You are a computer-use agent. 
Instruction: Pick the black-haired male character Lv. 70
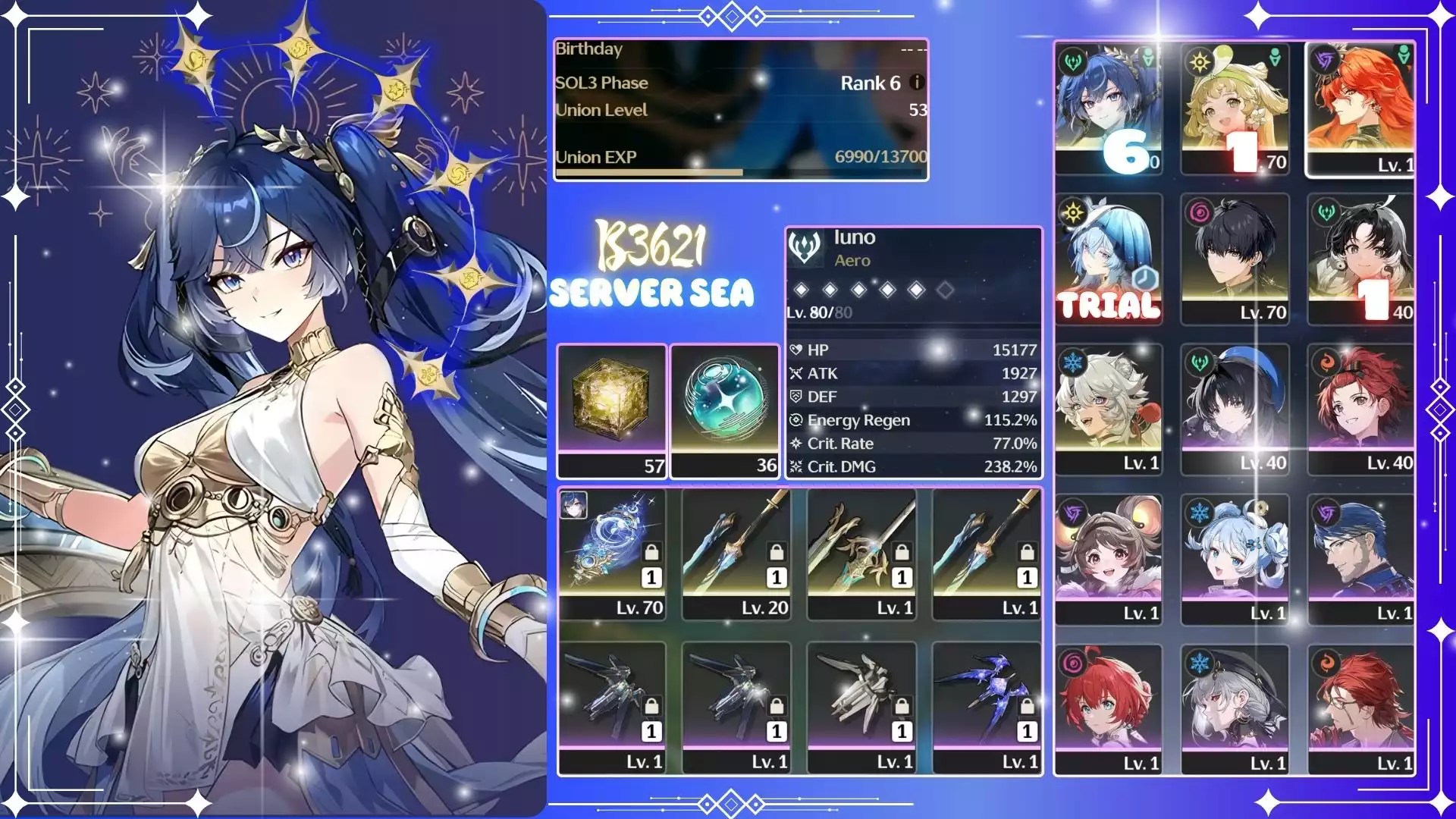tap(1235, 258)
